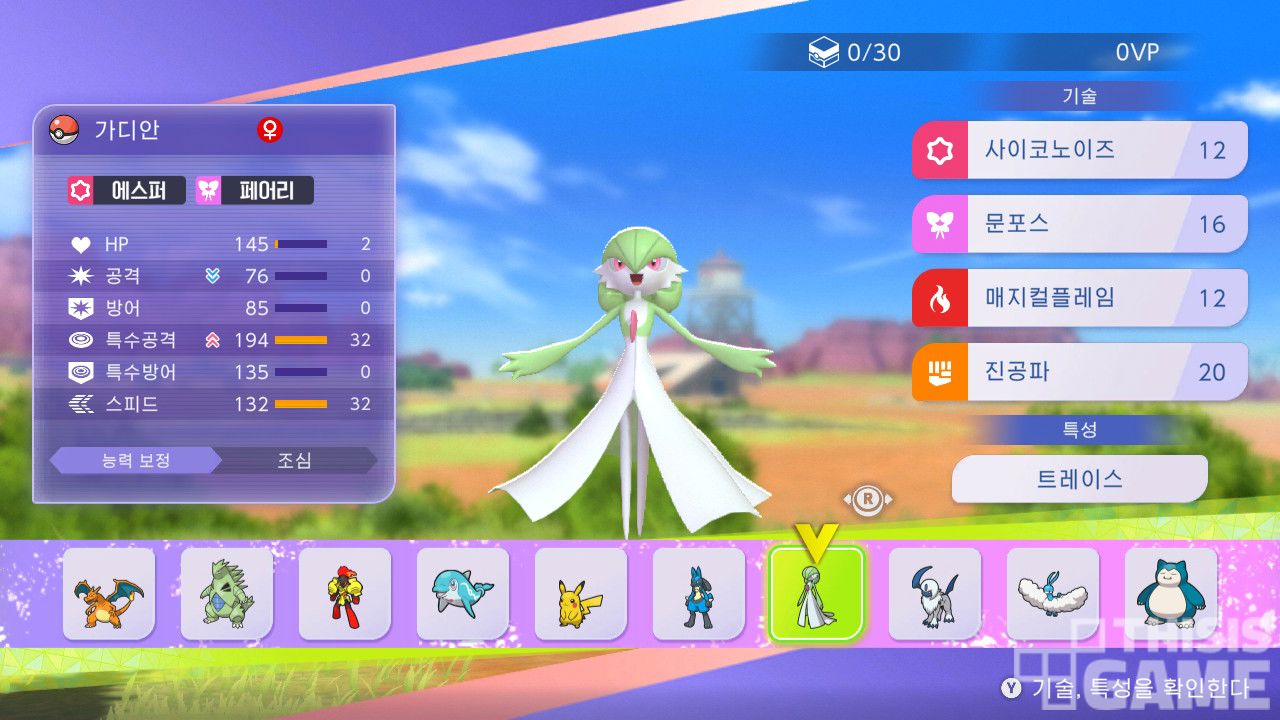This screenshot has height=720, width=1280.
Task: Select the 사이코노이즈 move
Action: click(x=1079, y=151)
